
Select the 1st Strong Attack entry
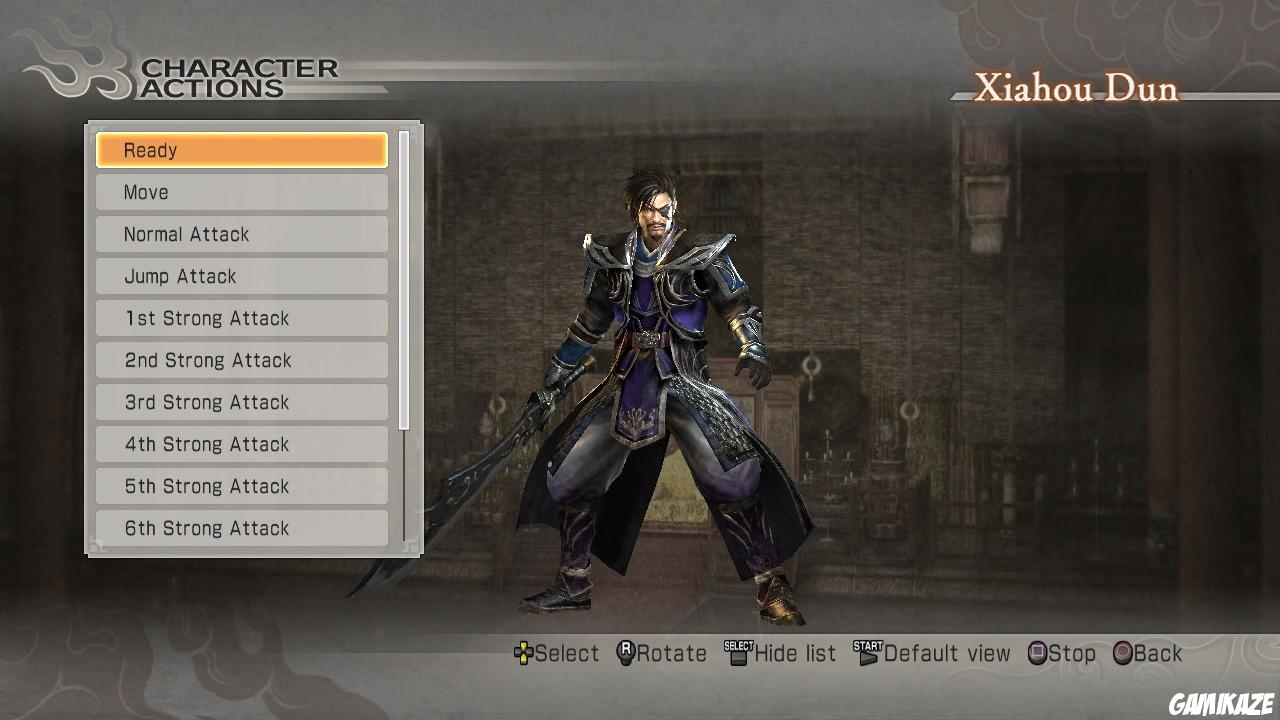[x=241, y=317]
